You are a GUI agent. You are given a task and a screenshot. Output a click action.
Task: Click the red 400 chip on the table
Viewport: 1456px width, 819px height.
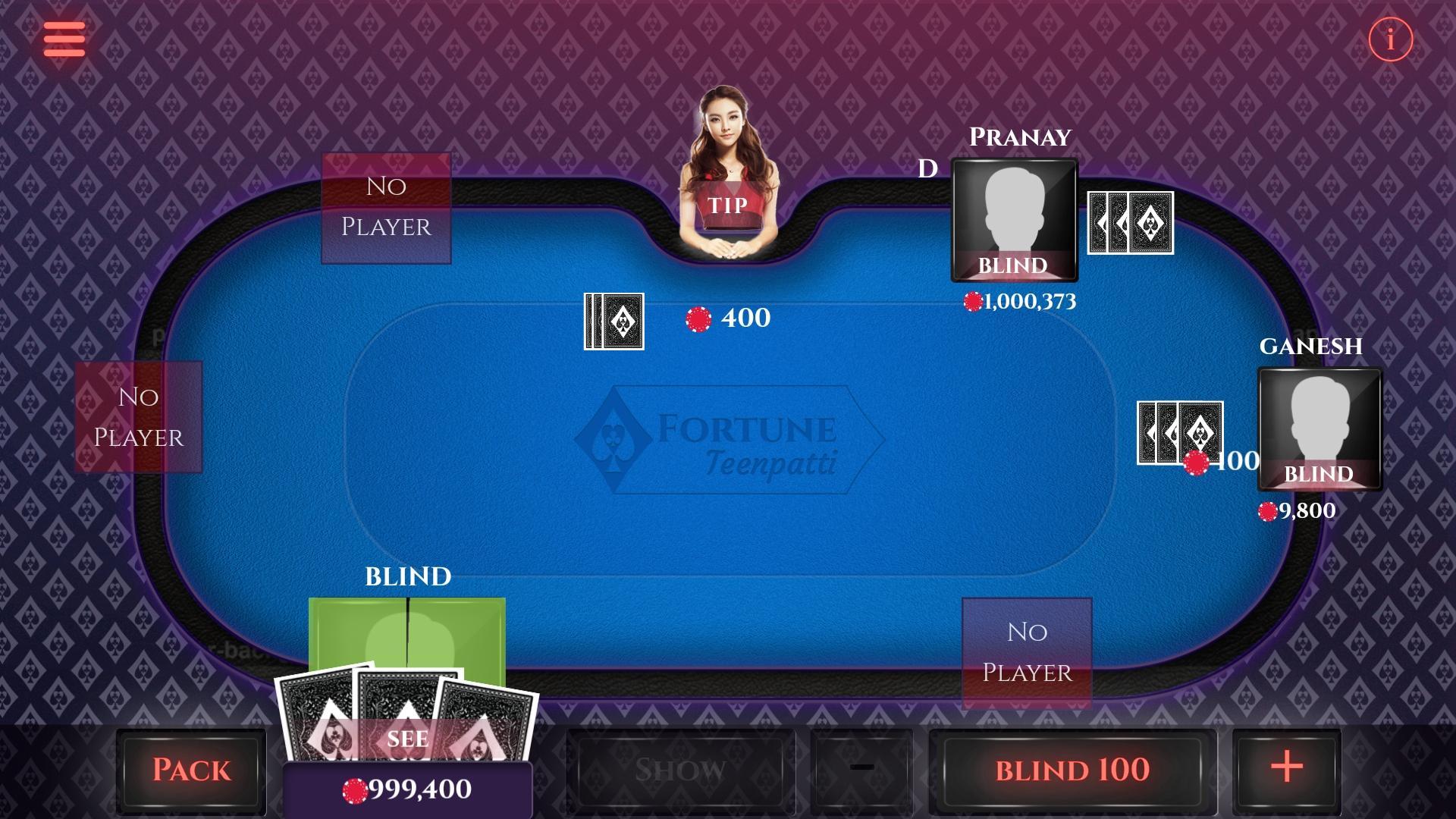(698, 318)
